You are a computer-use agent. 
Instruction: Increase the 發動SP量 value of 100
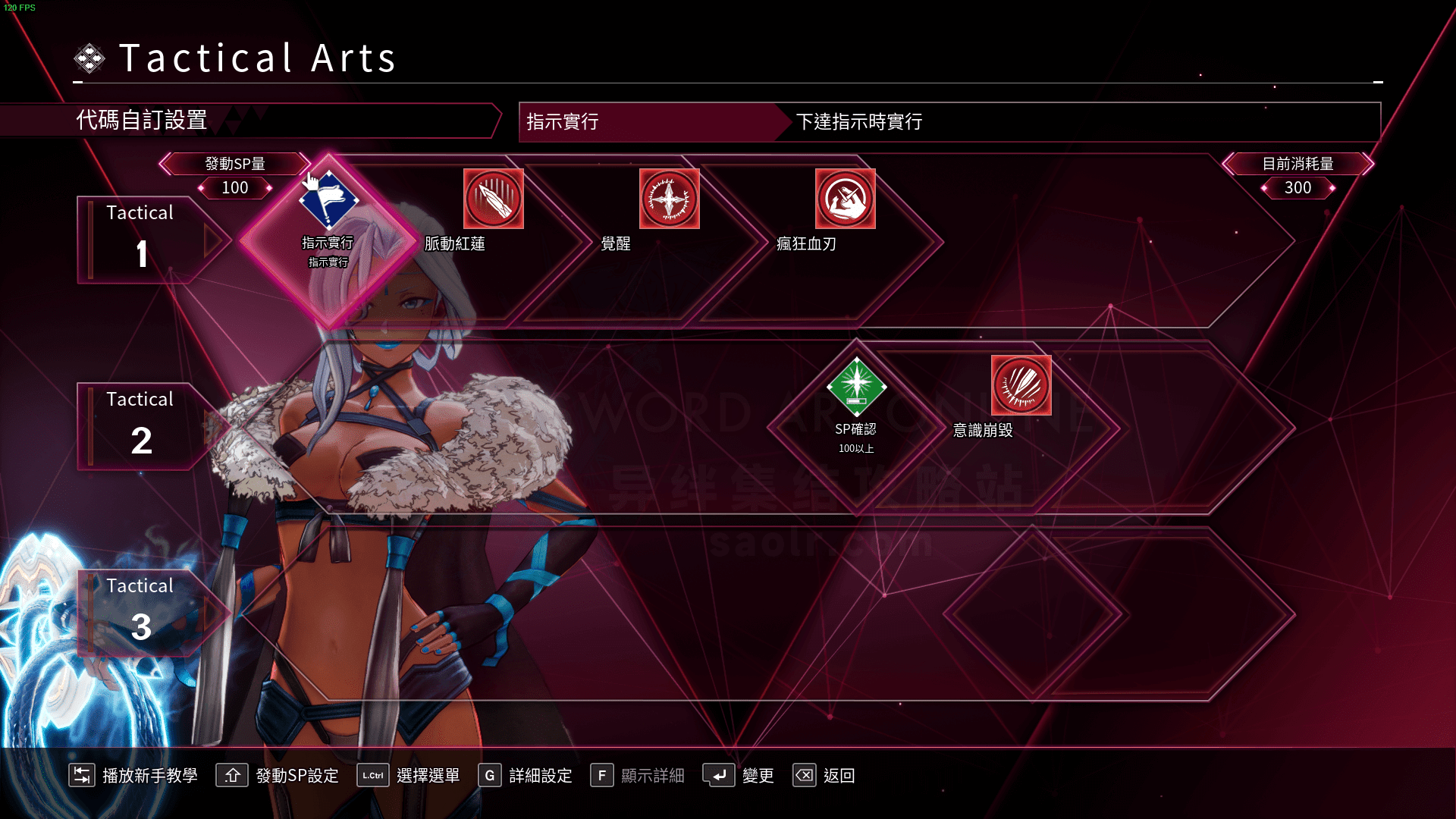pyautogui.click(x=269, y=188)
